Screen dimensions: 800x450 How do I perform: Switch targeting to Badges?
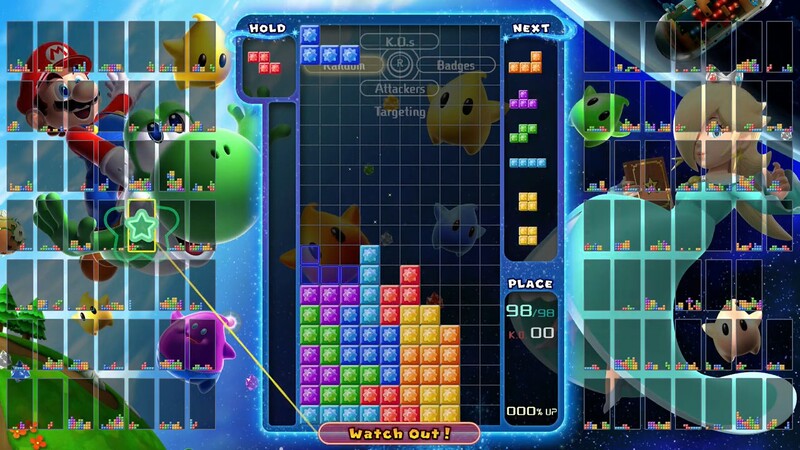point(452,65)
